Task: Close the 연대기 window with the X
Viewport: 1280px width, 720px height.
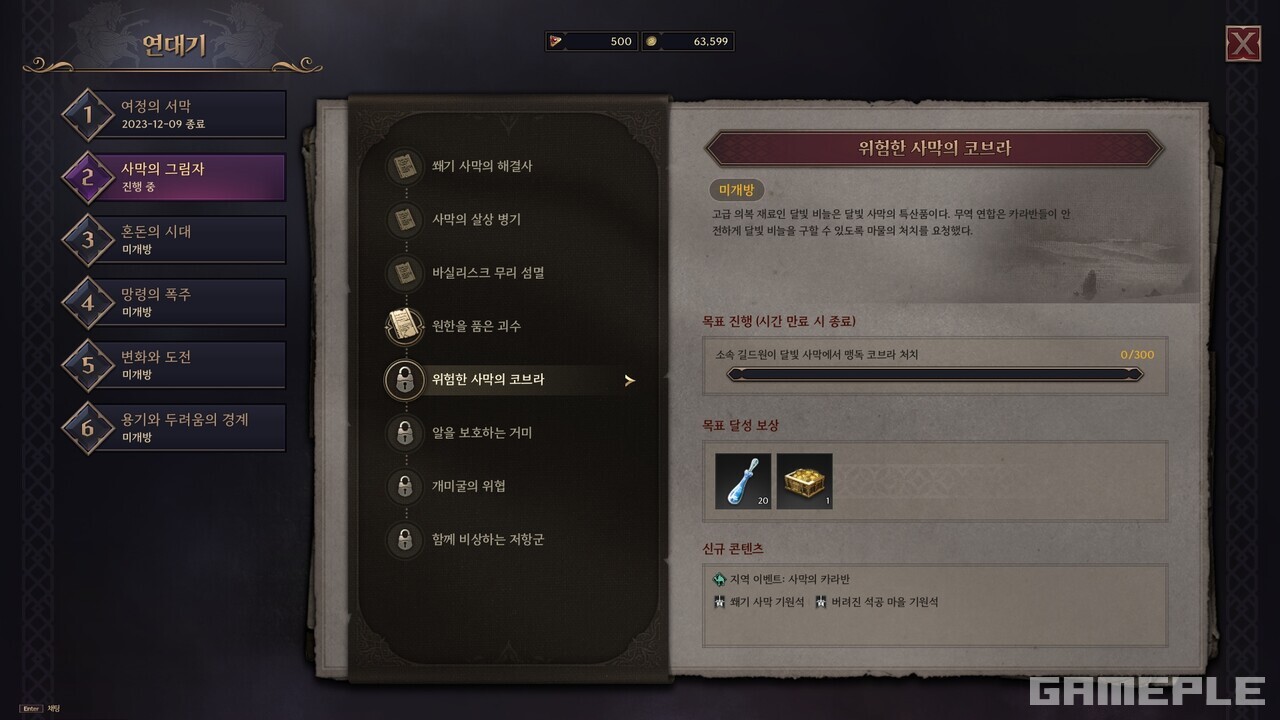Action: pos(1243,44)
